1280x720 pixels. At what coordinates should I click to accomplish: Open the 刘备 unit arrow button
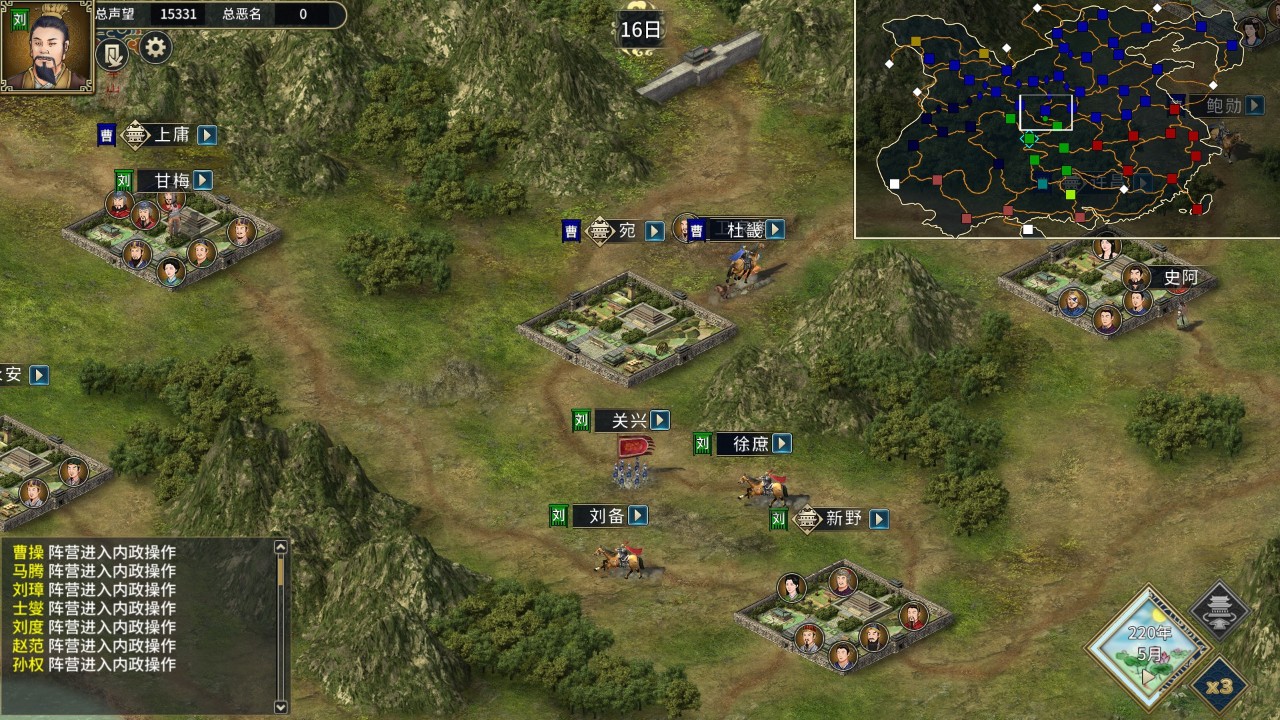(x=637, y=516)
